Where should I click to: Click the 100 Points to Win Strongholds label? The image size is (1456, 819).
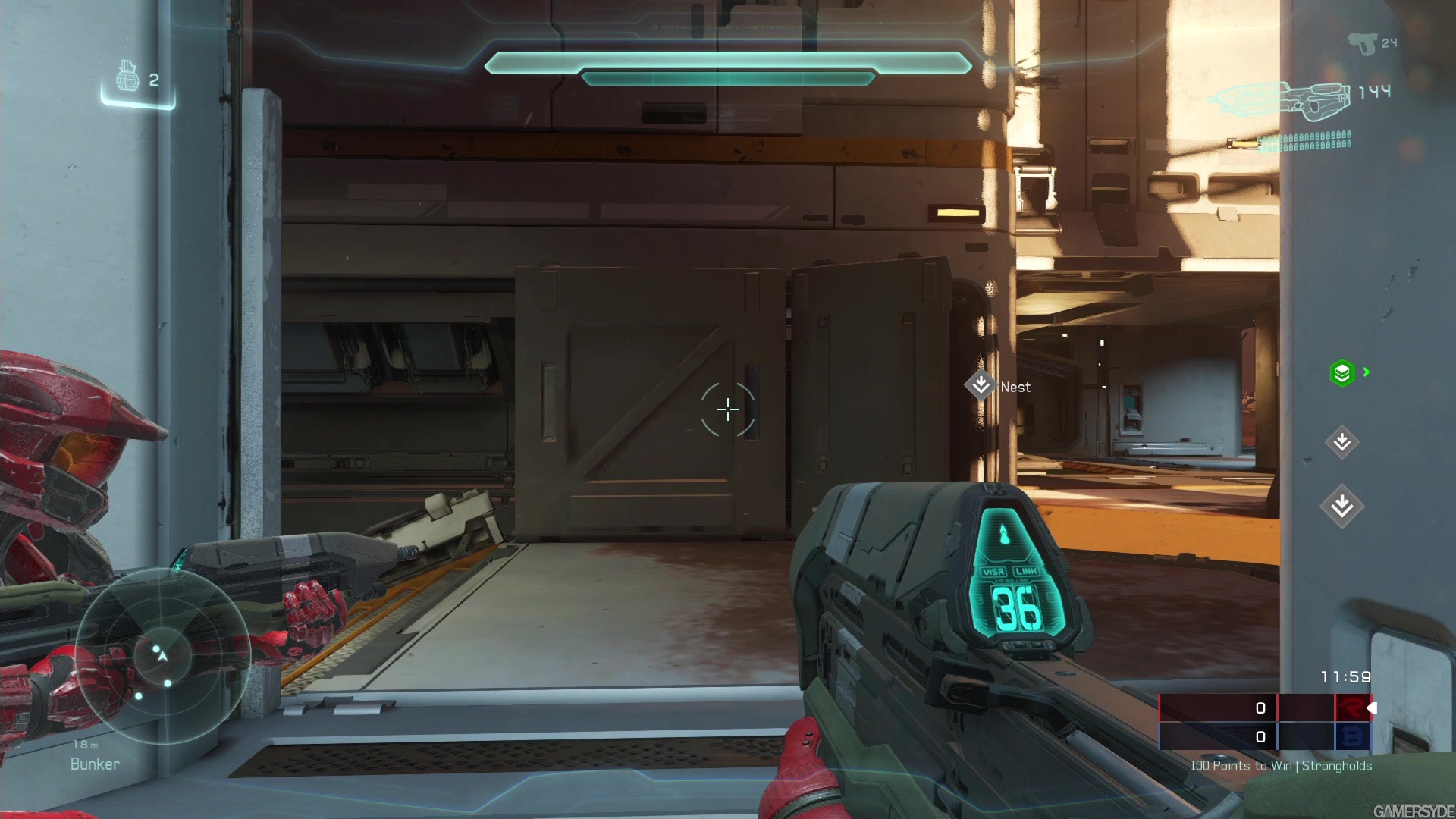[1280, 766]
